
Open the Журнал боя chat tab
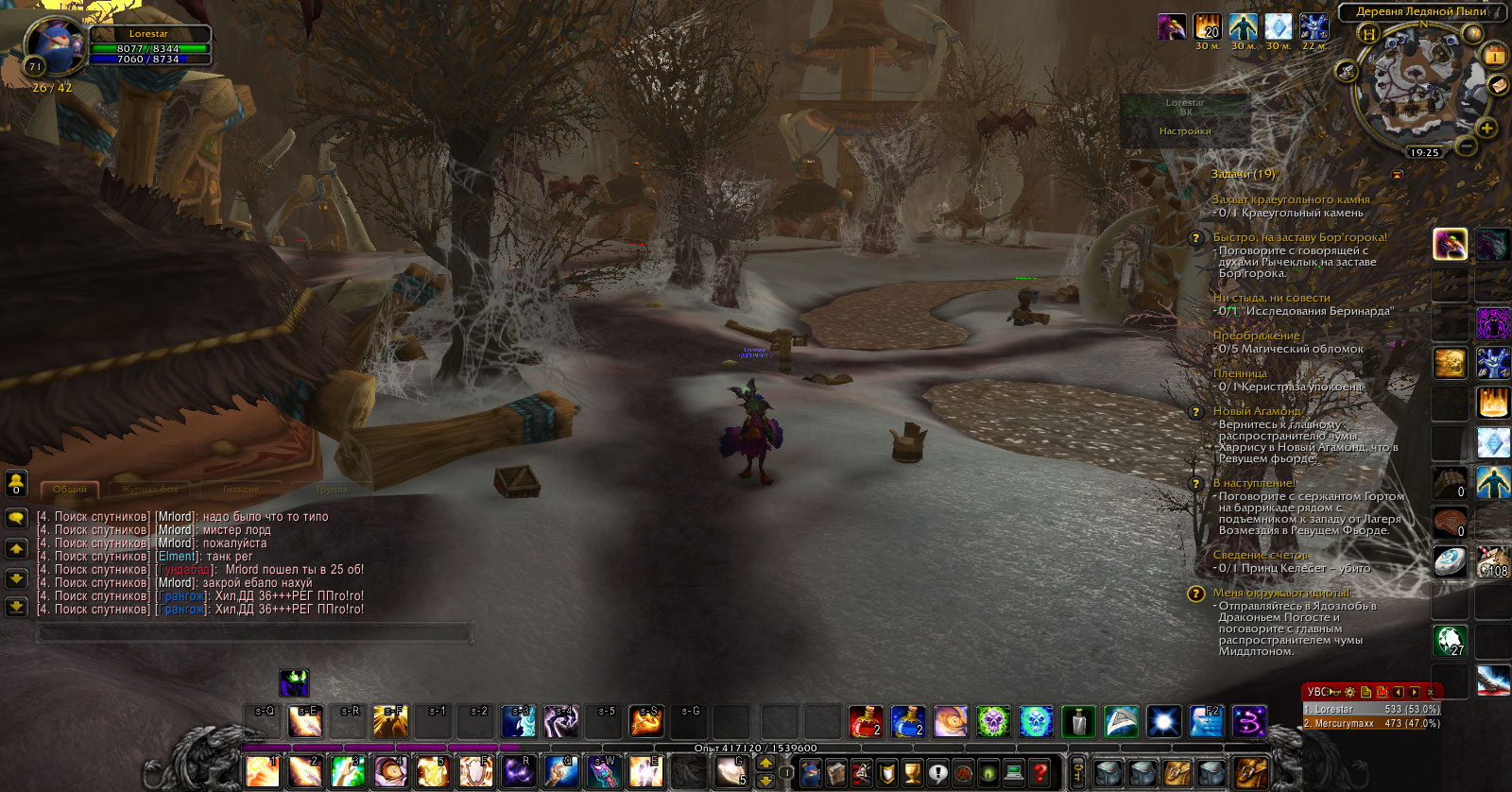(149, 490)
